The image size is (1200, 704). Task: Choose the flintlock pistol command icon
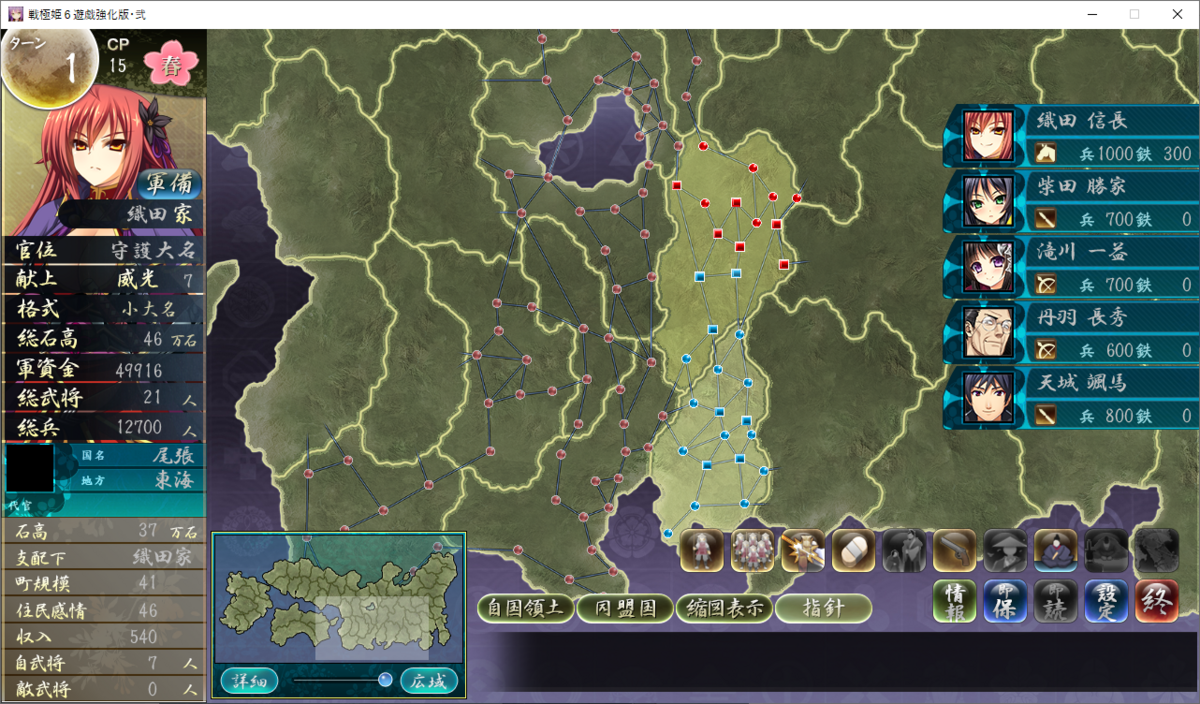(954, 550)
